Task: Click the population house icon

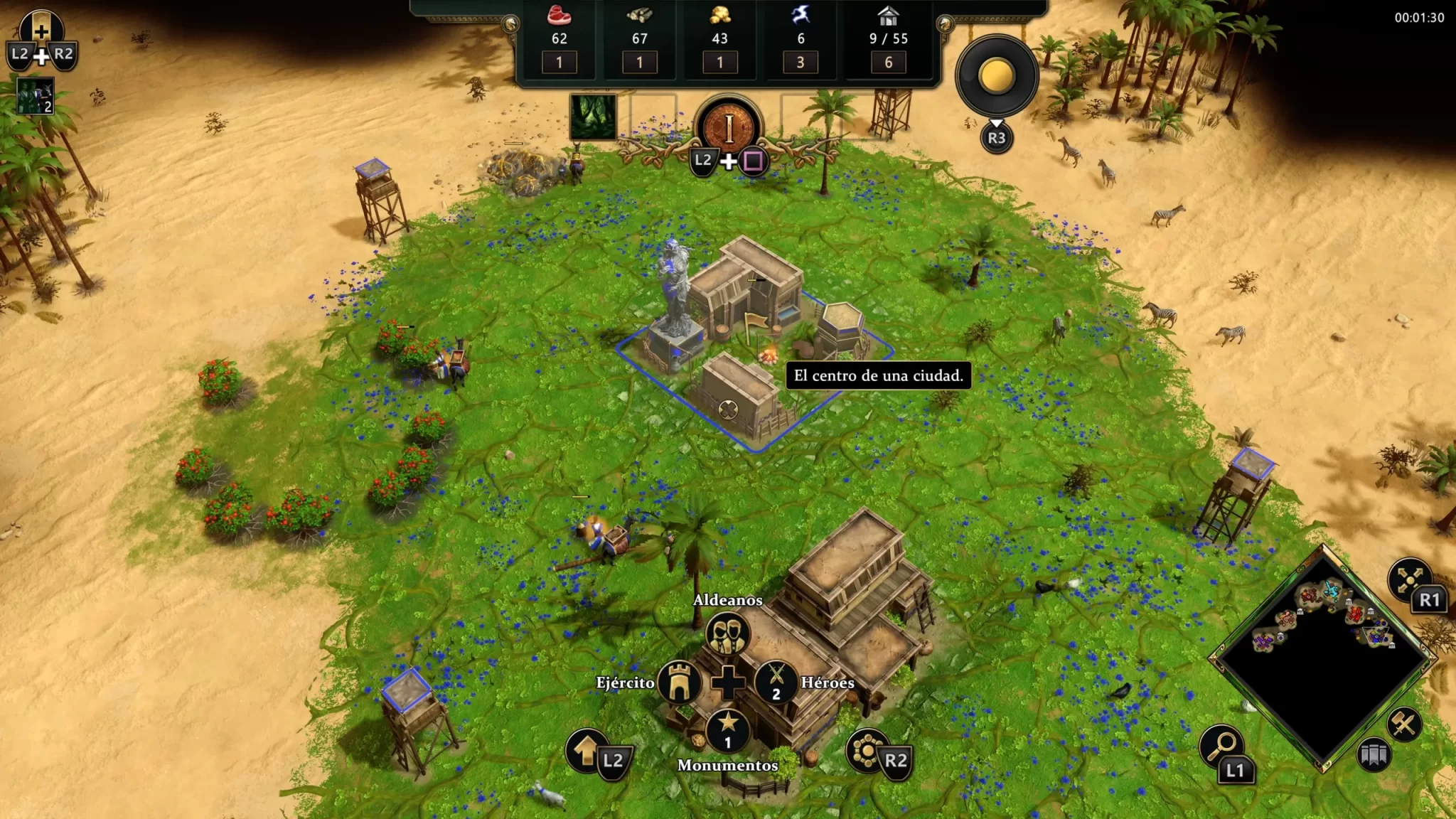Action: (x=888, y=15)
